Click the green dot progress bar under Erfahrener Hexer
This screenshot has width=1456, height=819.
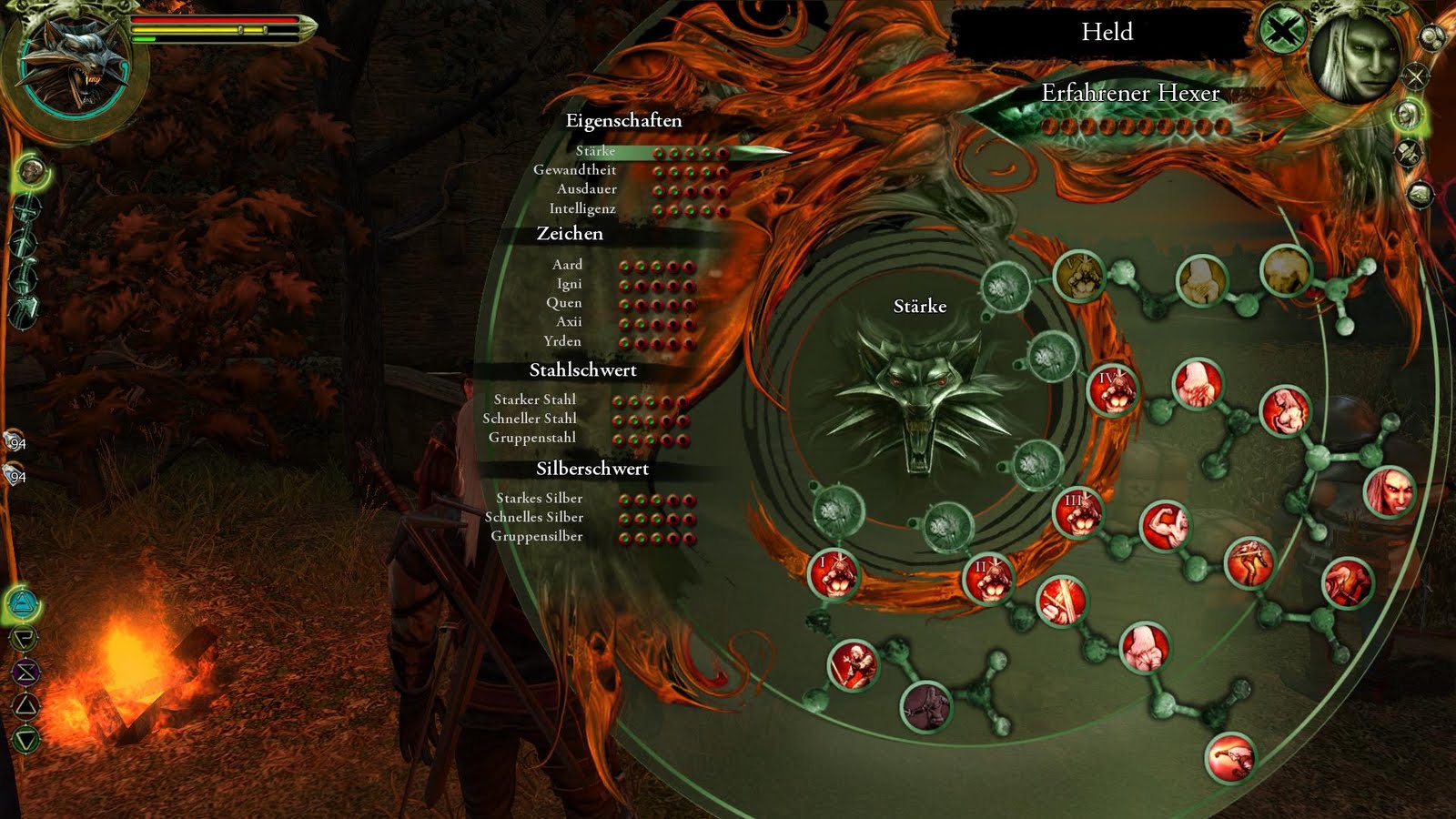tap(1137, 128)
